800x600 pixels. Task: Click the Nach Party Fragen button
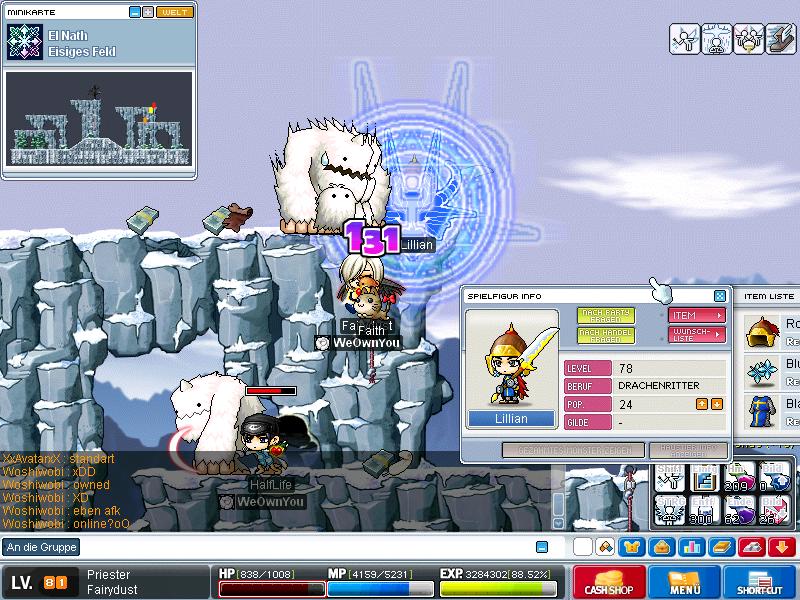[x=605, y=315]
